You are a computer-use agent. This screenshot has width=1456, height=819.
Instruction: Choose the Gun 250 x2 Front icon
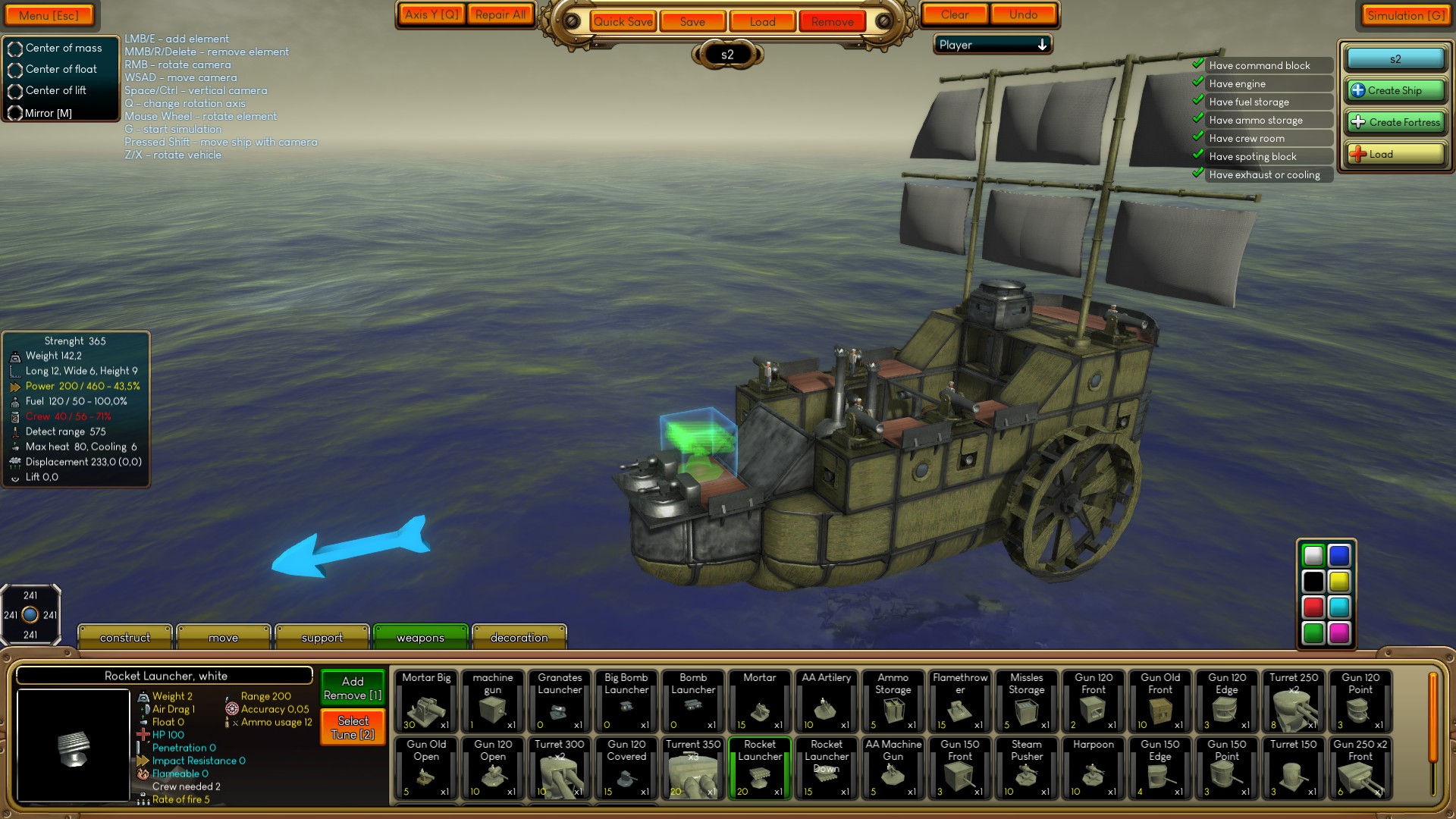tap(1360, 768)
